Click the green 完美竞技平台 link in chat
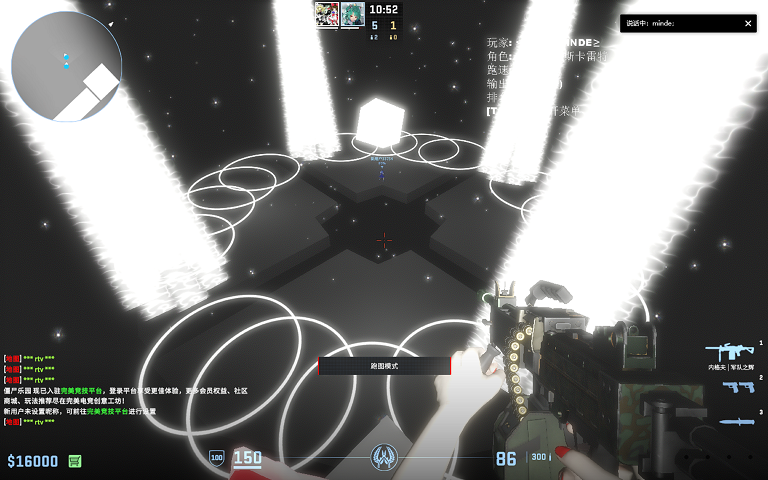Image resolution: width=768 pixels, height=480 pixels. [82, 390]
